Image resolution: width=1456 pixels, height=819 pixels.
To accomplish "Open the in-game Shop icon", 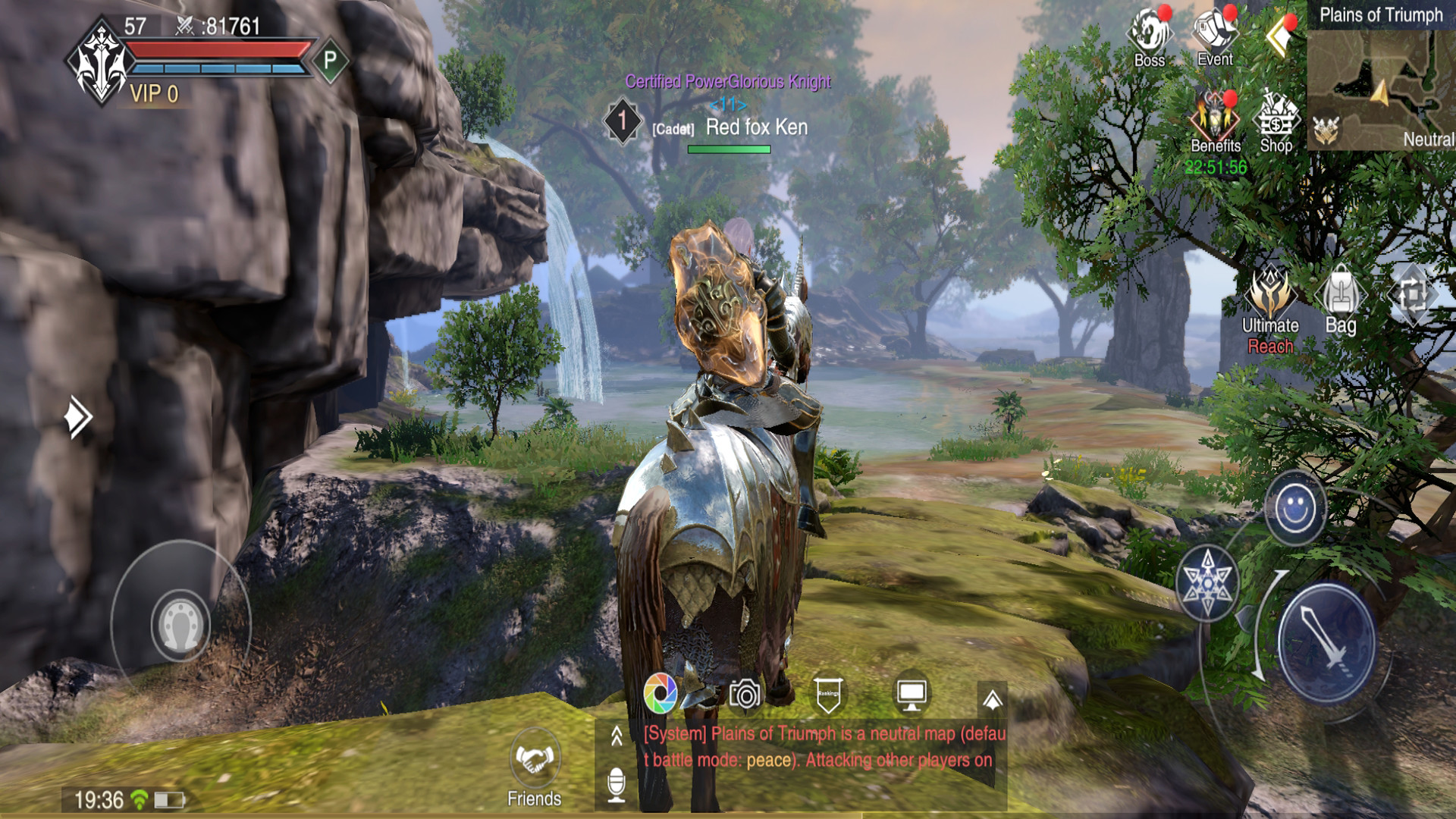I will 1276,121.
